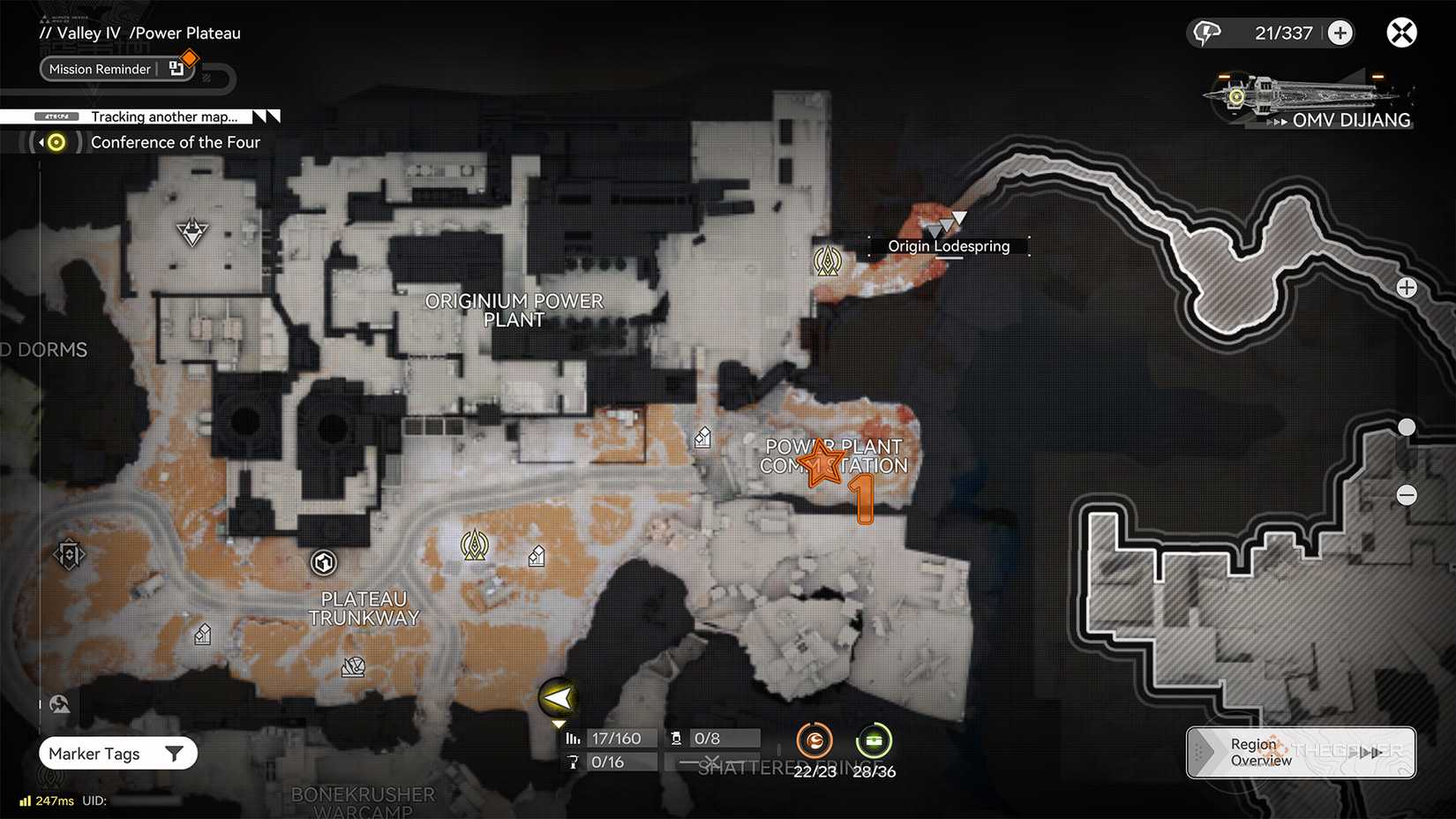
Task: Click the yellow beacon icon near Origin Lodespring
Action: click(x=828, y=261)
